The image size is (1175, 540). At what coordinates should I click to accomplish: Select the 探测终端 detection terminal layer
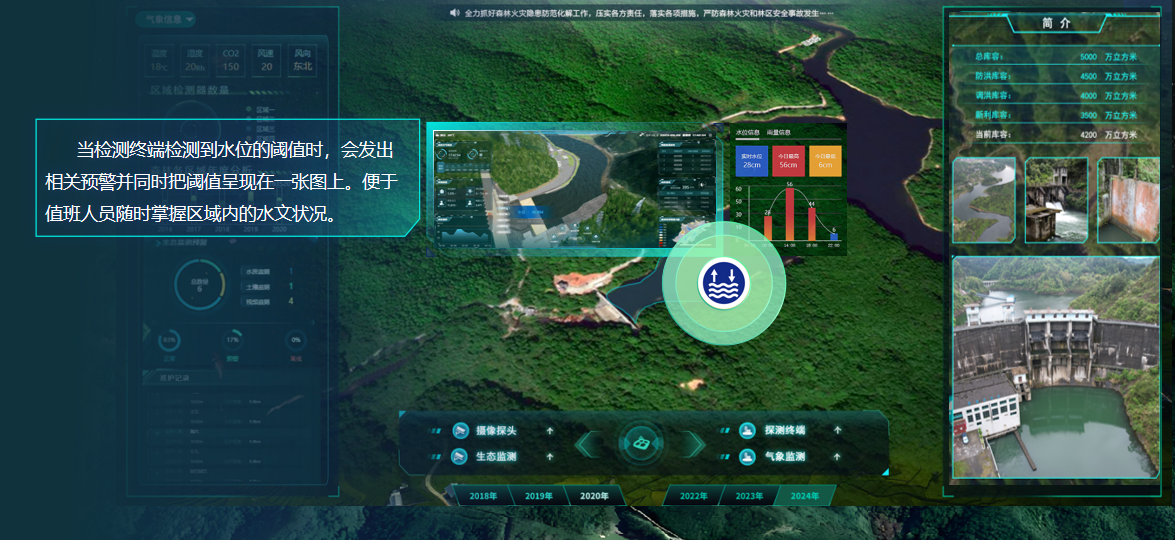click(784, 431)
